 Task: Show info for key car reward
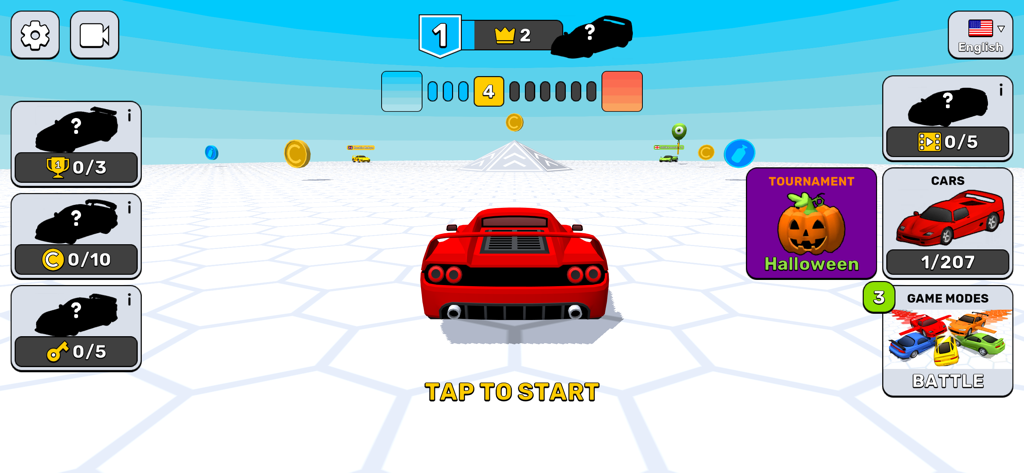[x=129, y=300]
